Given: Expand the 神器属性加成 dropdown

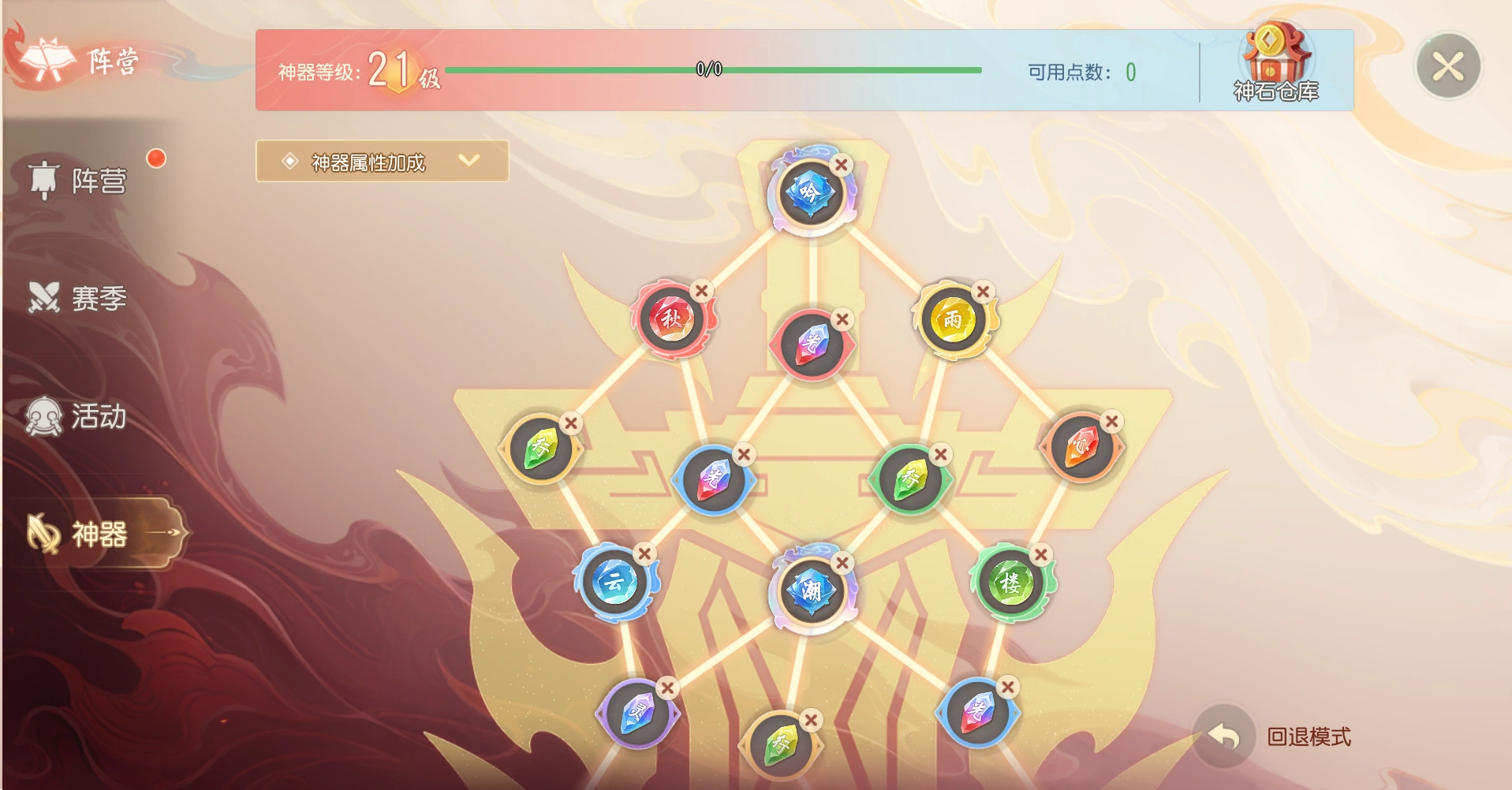Looking at the screenshot, I should 382,162.
